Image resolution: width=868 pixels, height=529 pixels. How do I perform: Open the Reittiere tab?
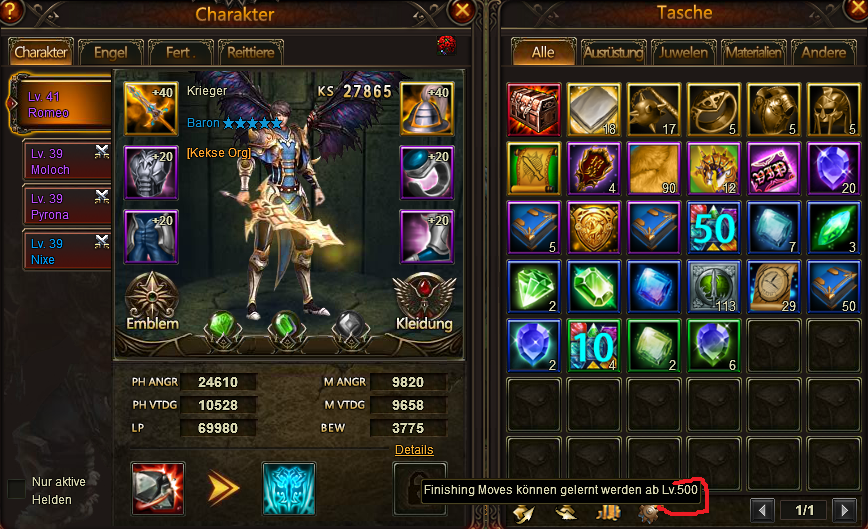250,52
